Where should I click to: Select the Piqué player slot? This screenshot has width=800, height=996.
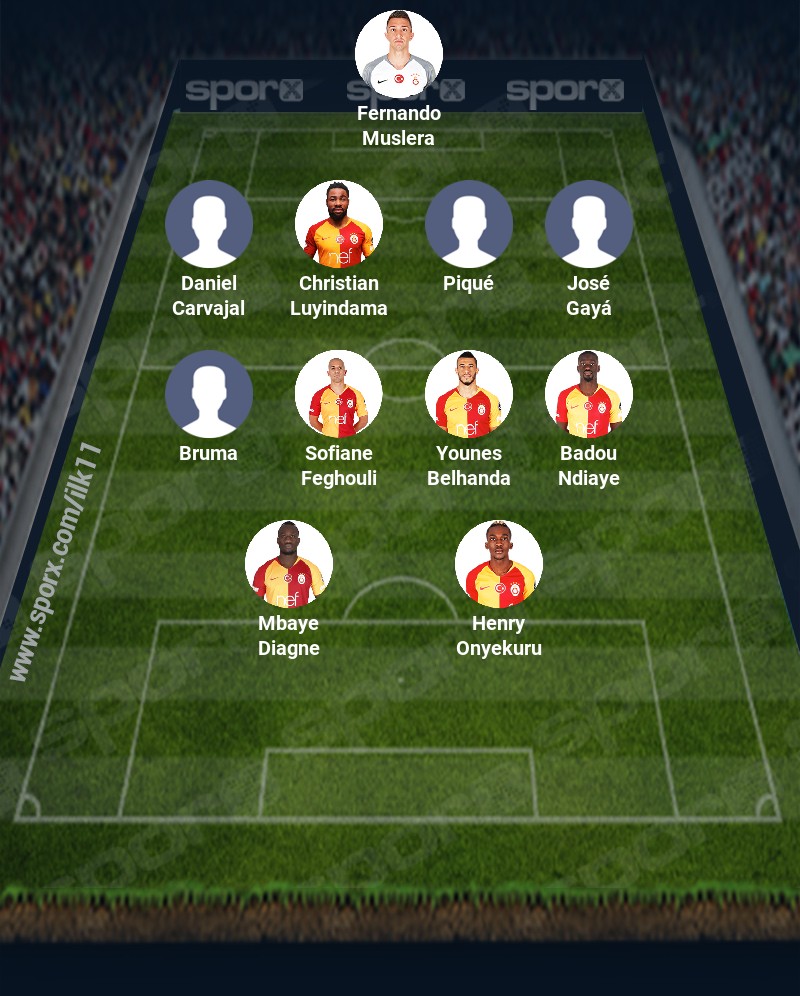pos(469,224)
